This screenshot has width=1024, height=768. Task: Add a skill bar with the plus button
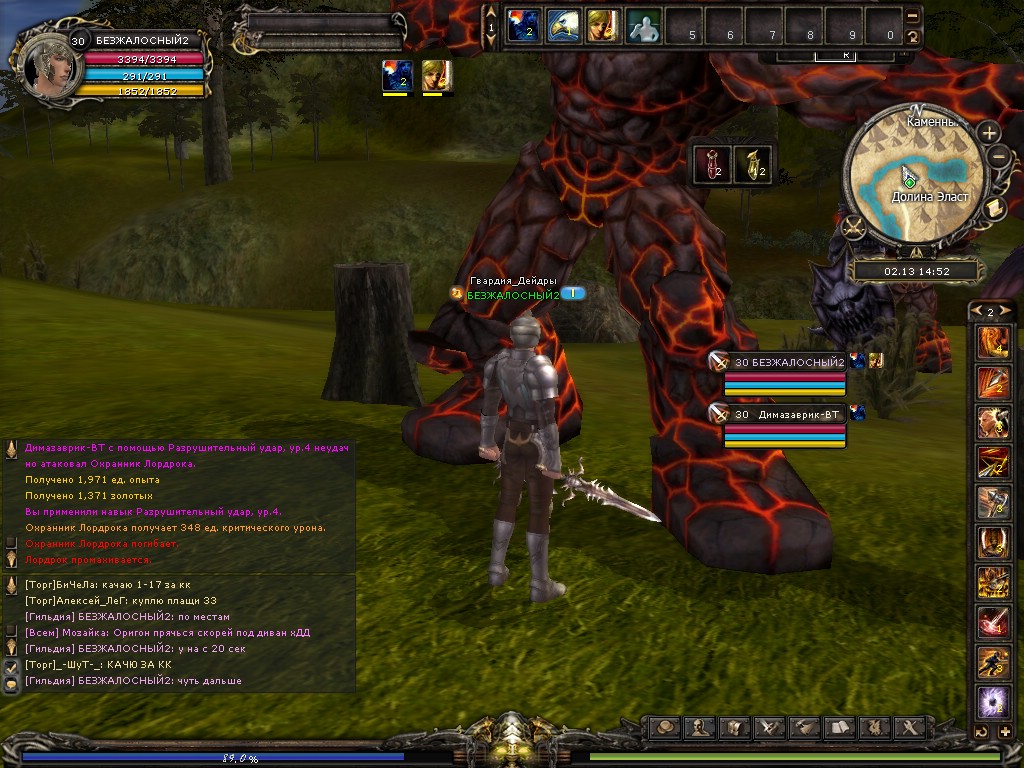tap(1004, 732)
